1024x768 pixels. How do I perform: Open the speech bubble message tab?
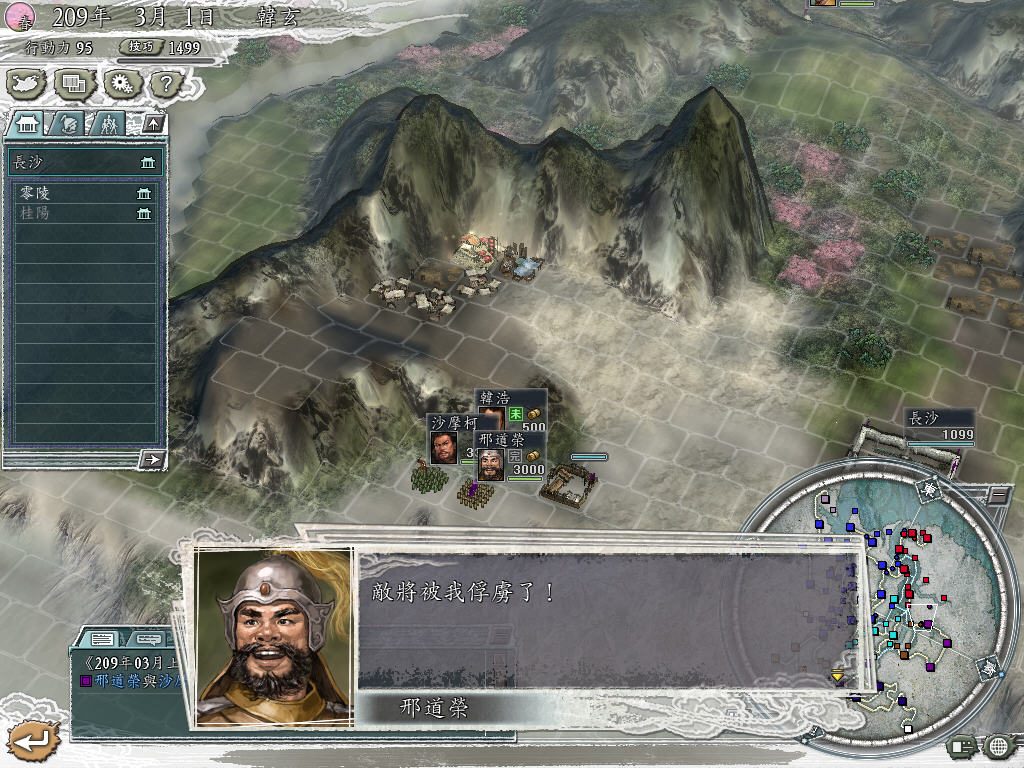click(x=149, y=638)
